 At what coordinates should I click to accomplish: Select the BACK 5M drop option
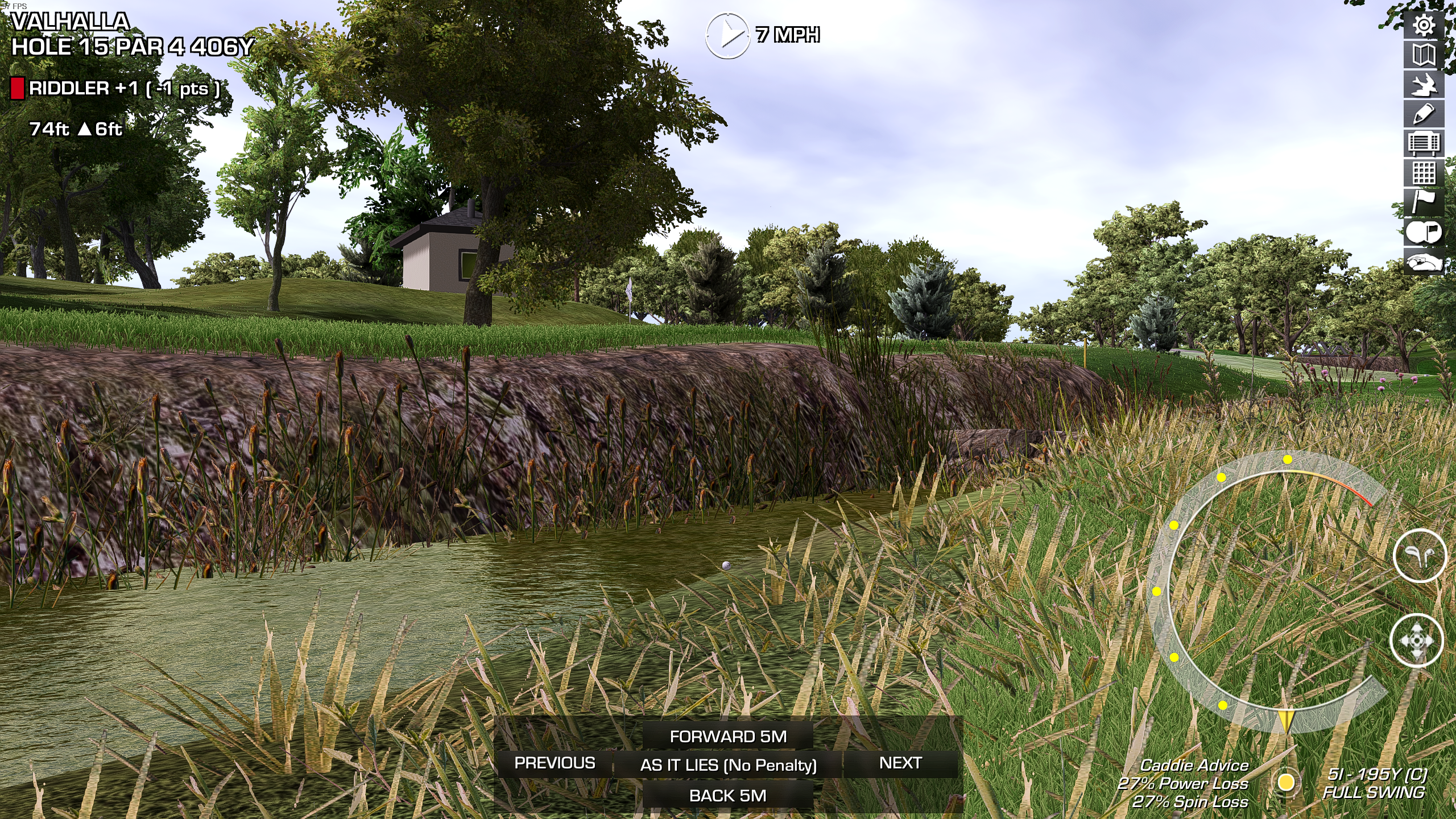728,796
